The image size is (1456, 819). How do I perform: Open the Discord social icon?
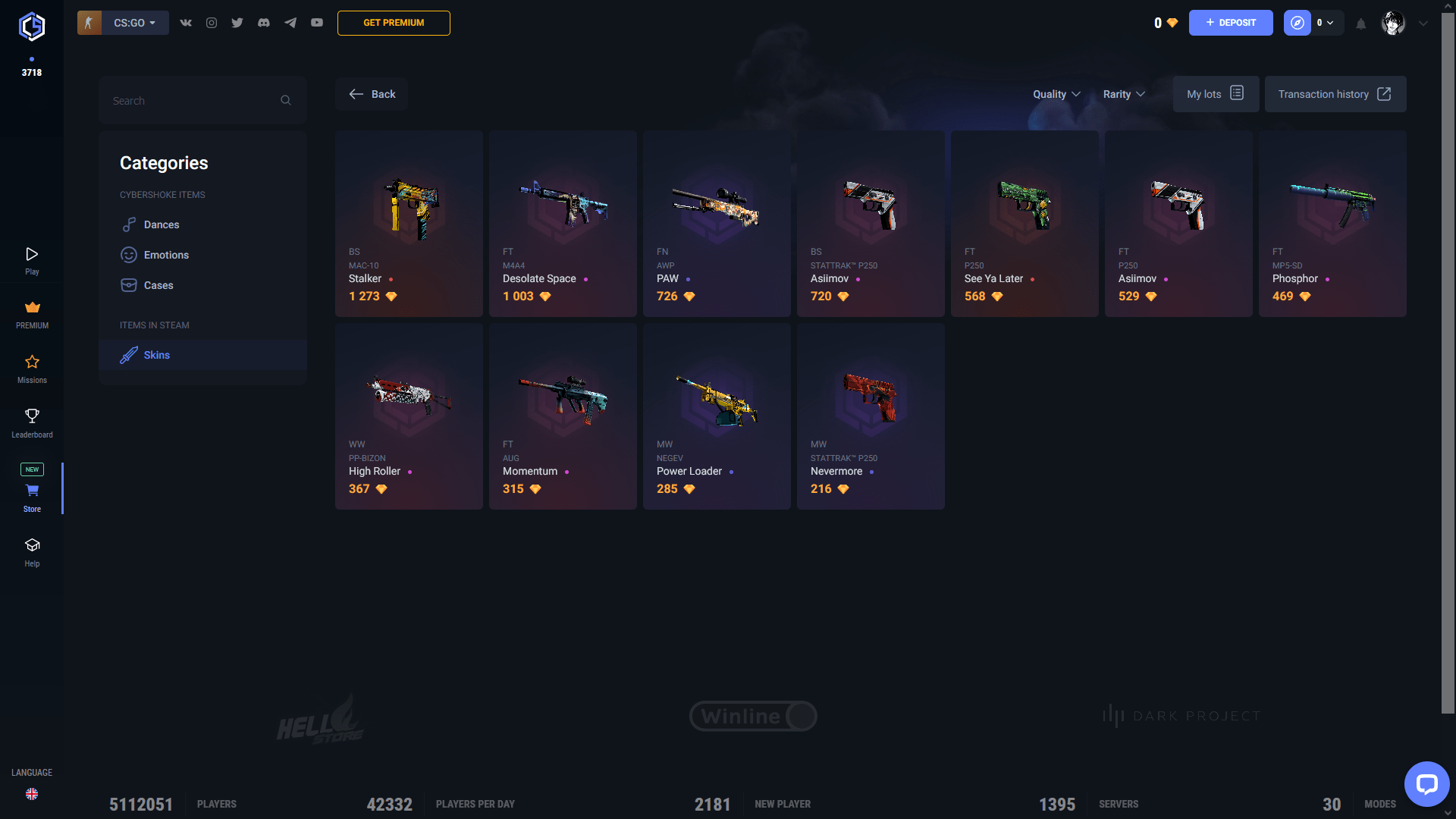(263, 23)
